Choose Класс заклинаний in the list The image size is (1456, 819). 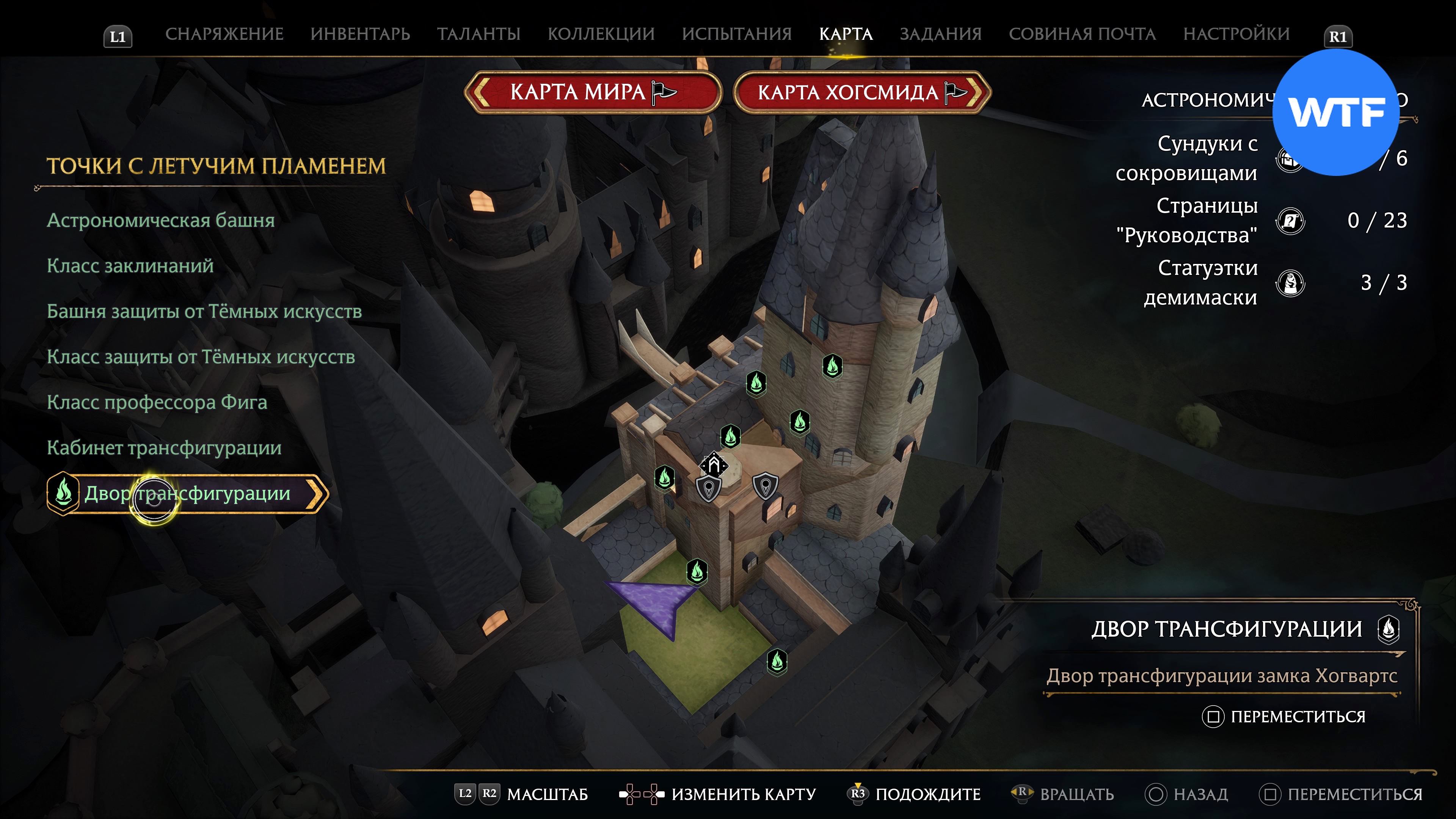[x=130, y=266]
